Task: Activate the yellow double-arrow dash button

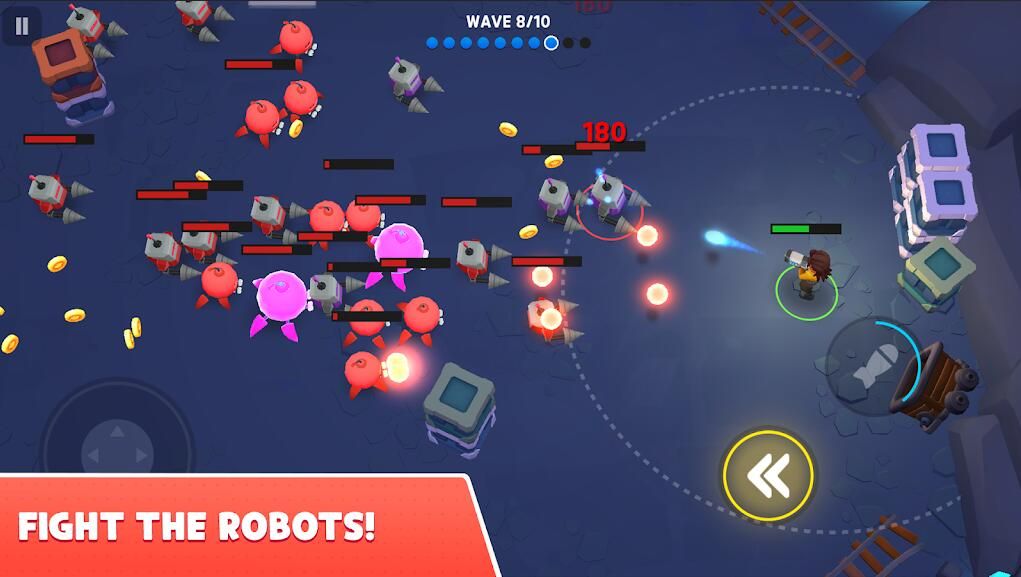Action: click(768, 475)
